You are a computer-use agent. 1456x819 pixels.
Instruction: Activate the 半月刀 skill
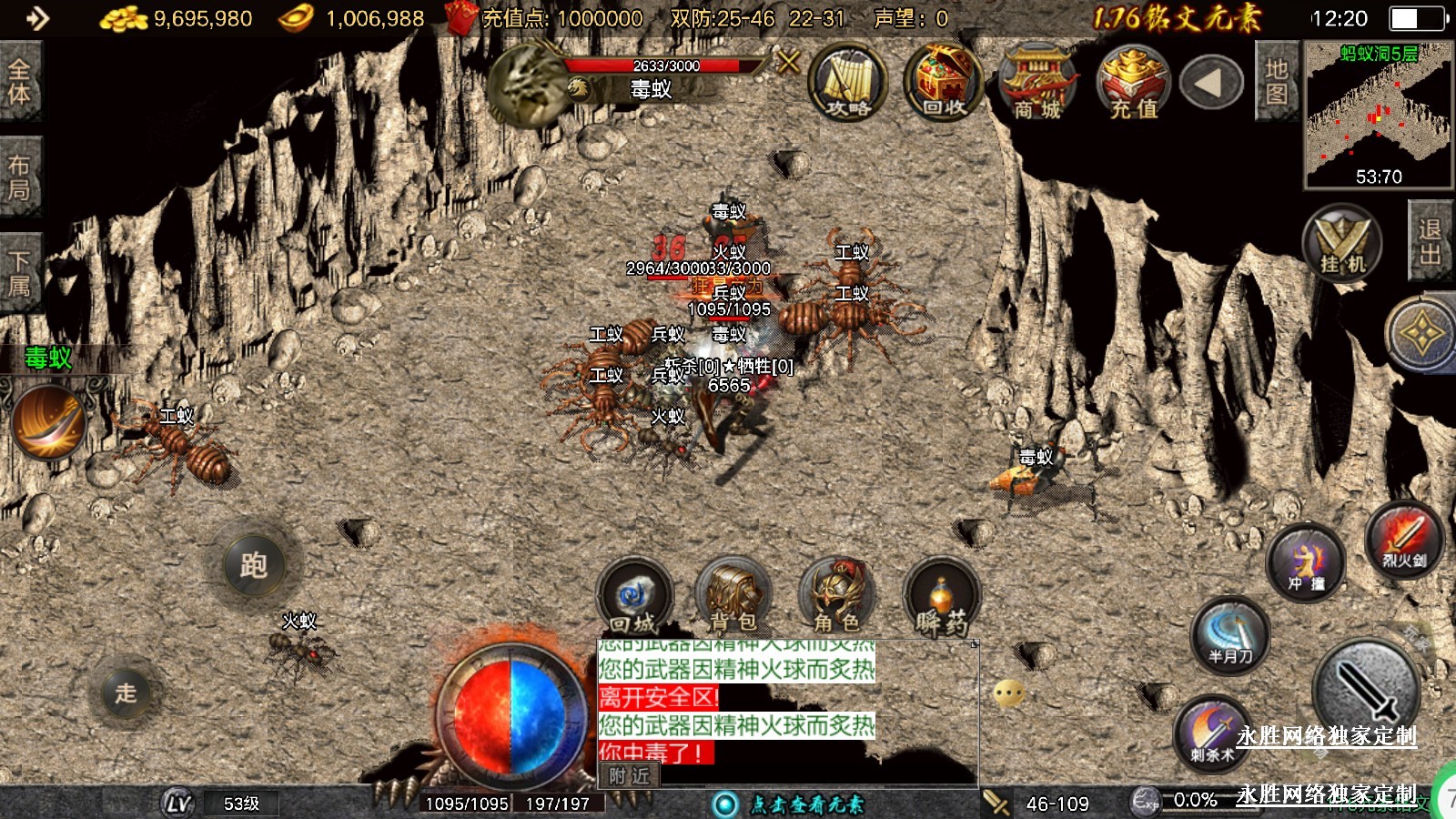click(1230, 634)
